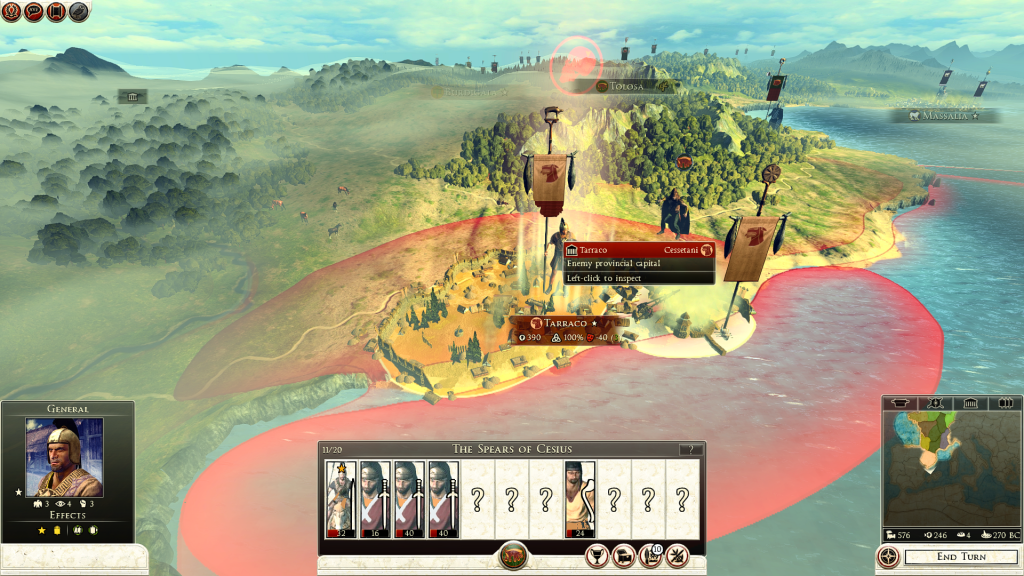Click the help question mark on army panel
The image size is (1024, 576).
coord(686,450)
